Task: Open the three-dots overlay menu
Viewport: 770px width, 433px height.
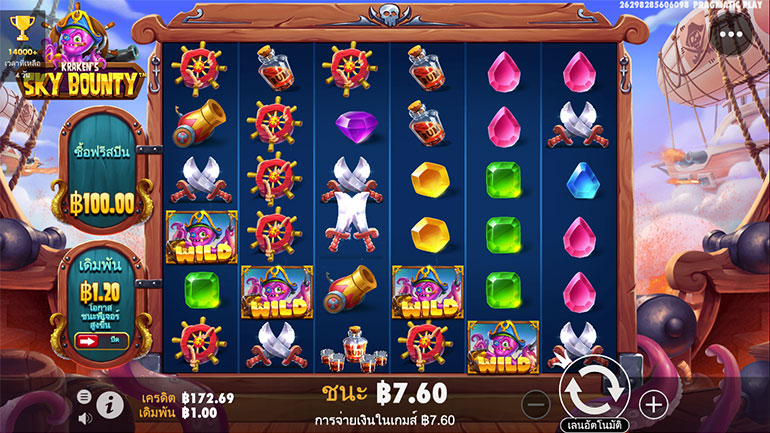Action: [x=737, y=33]
